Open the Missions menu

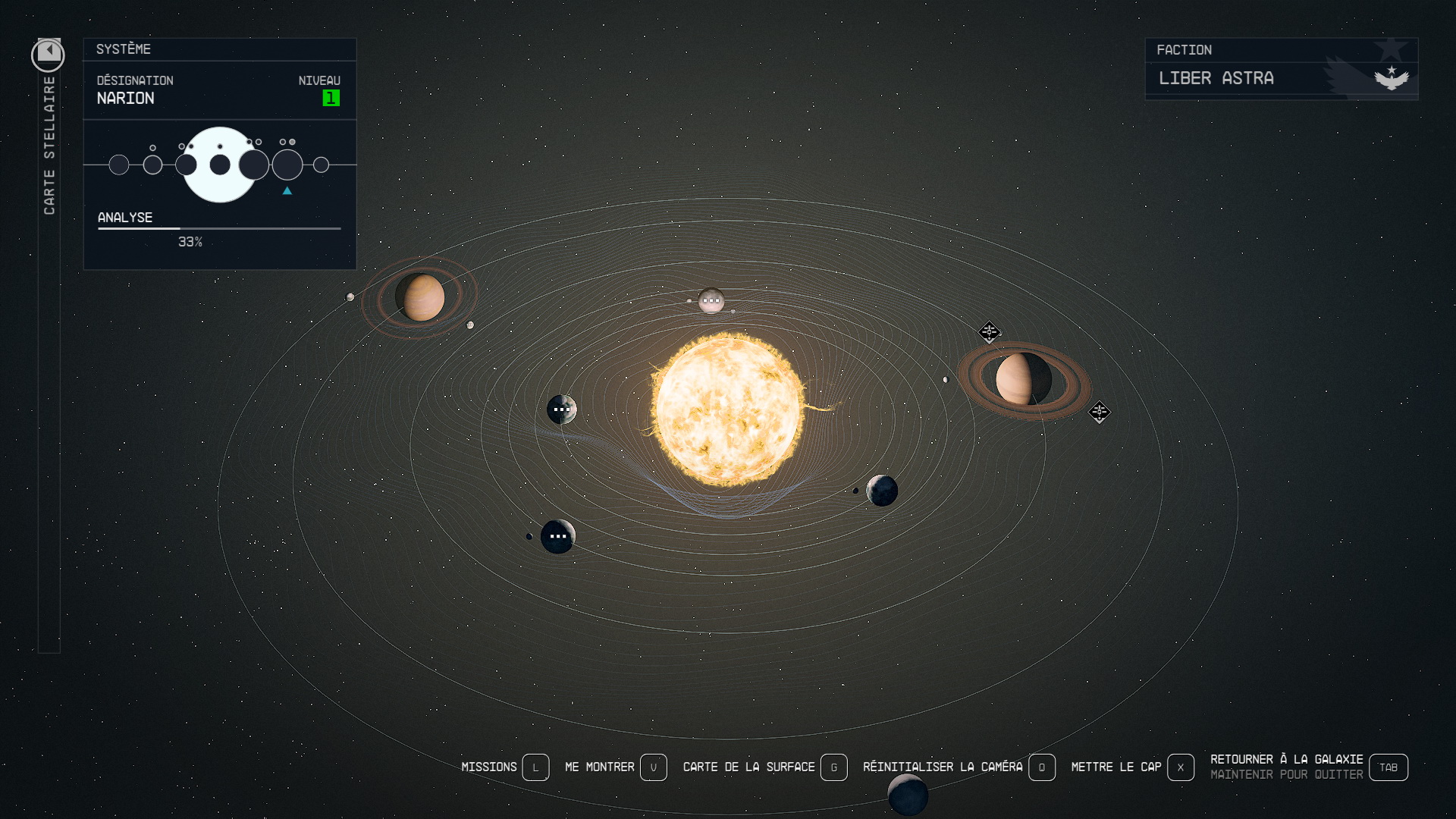click(535, 767)
